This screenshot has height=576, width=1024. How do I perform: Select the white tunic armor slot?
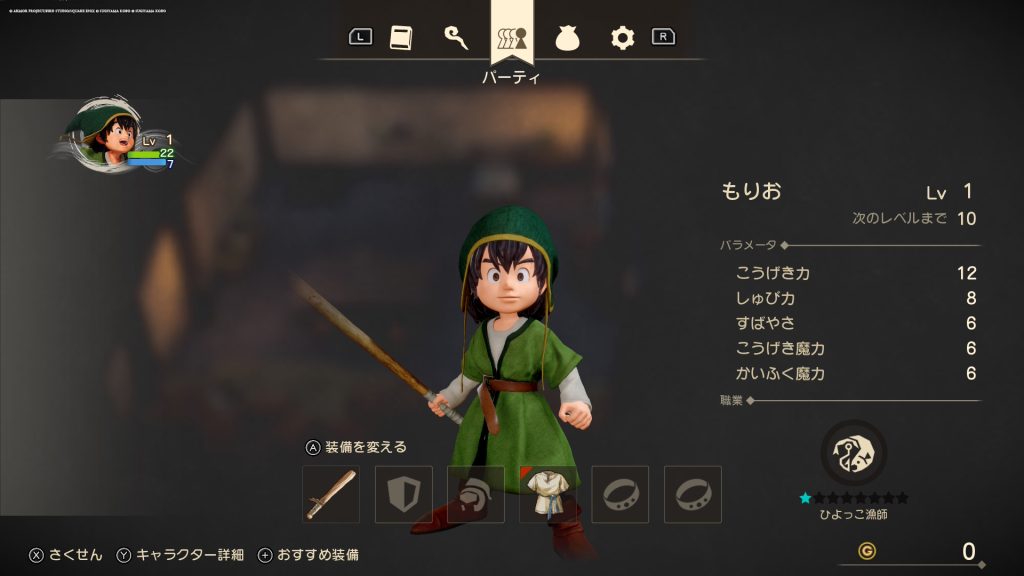548,494
